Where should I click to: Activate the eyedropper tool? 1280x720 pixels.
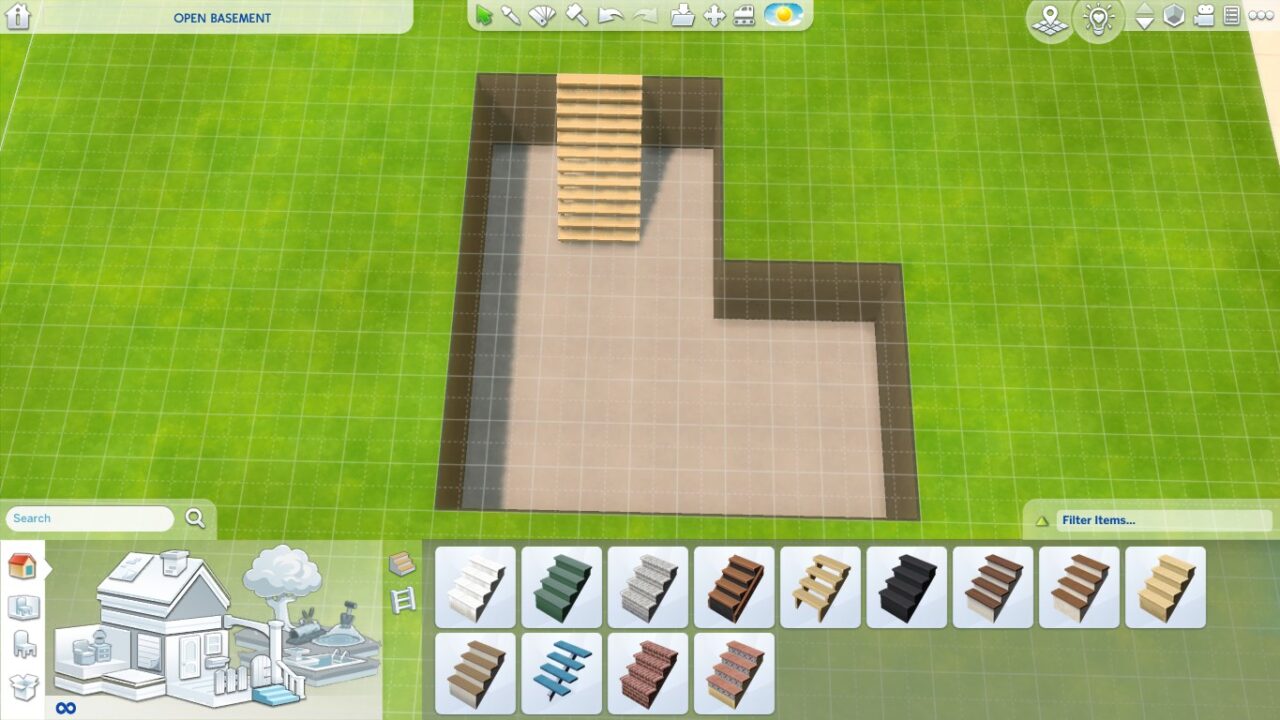point(512,14)
